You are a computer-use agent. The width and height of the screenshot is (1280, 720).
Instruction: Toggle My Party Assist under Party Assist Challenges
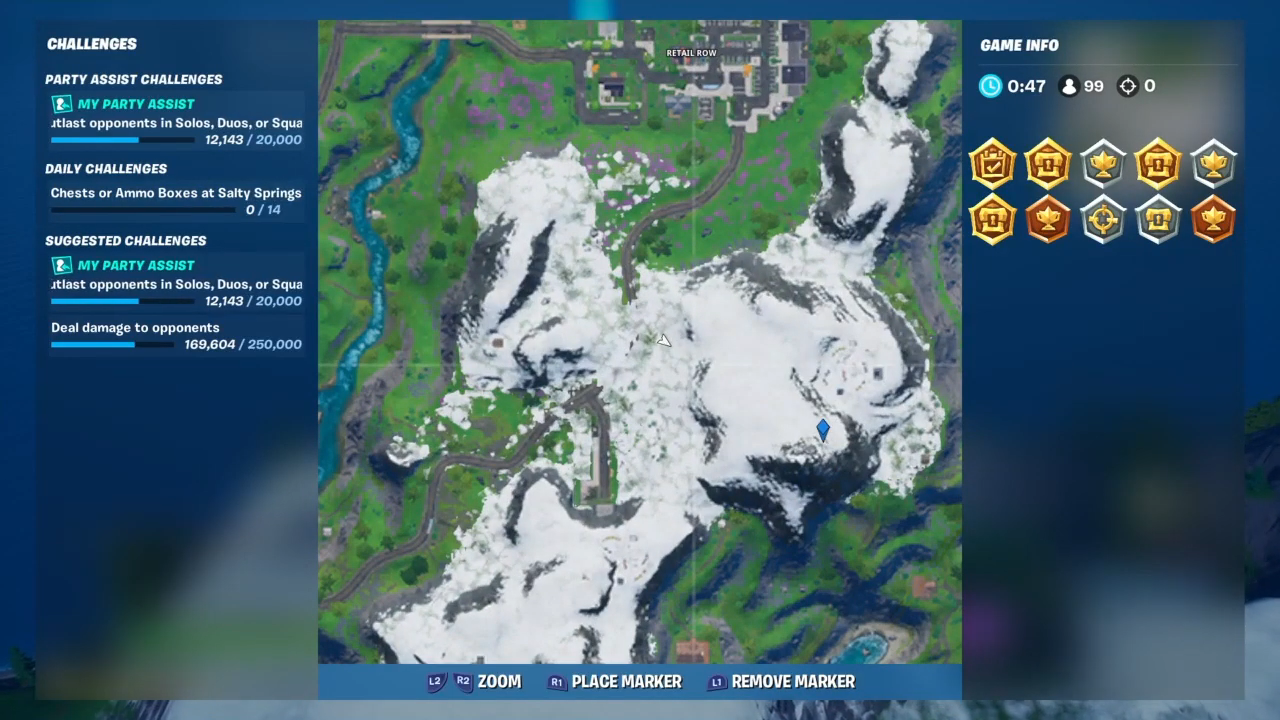point(136,104)
